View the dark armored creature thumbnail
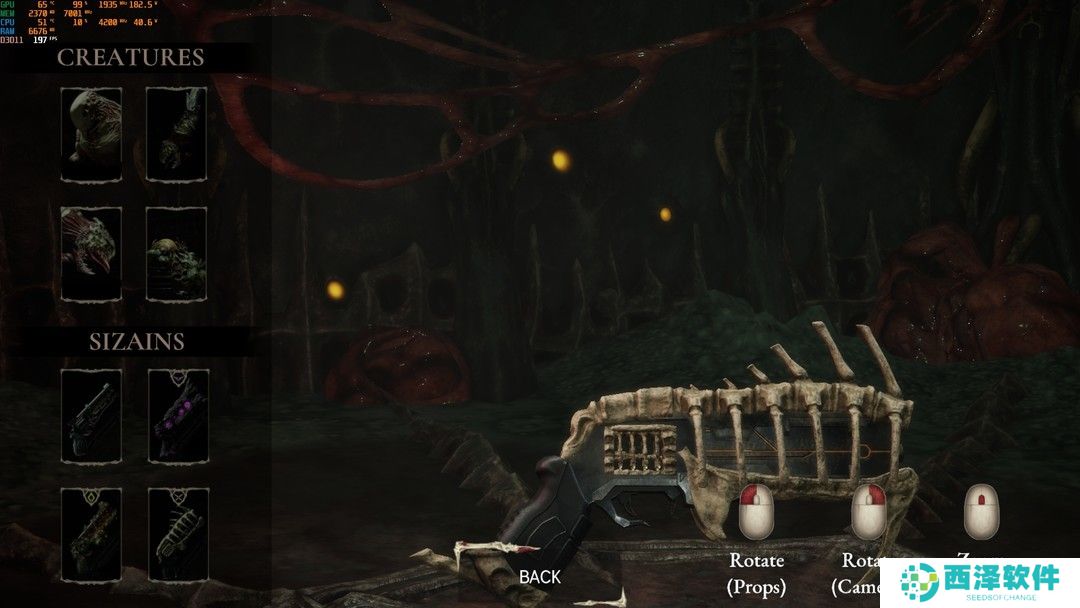The image size is (1080, 608). coord(177,133)
